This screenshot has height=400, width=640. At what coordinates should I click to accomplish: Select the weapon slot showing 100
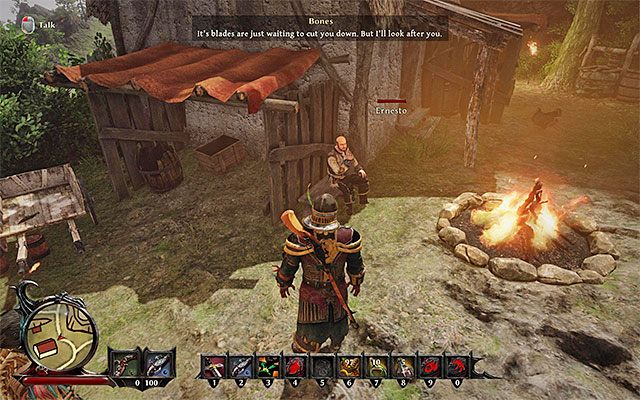pos(159,363)
